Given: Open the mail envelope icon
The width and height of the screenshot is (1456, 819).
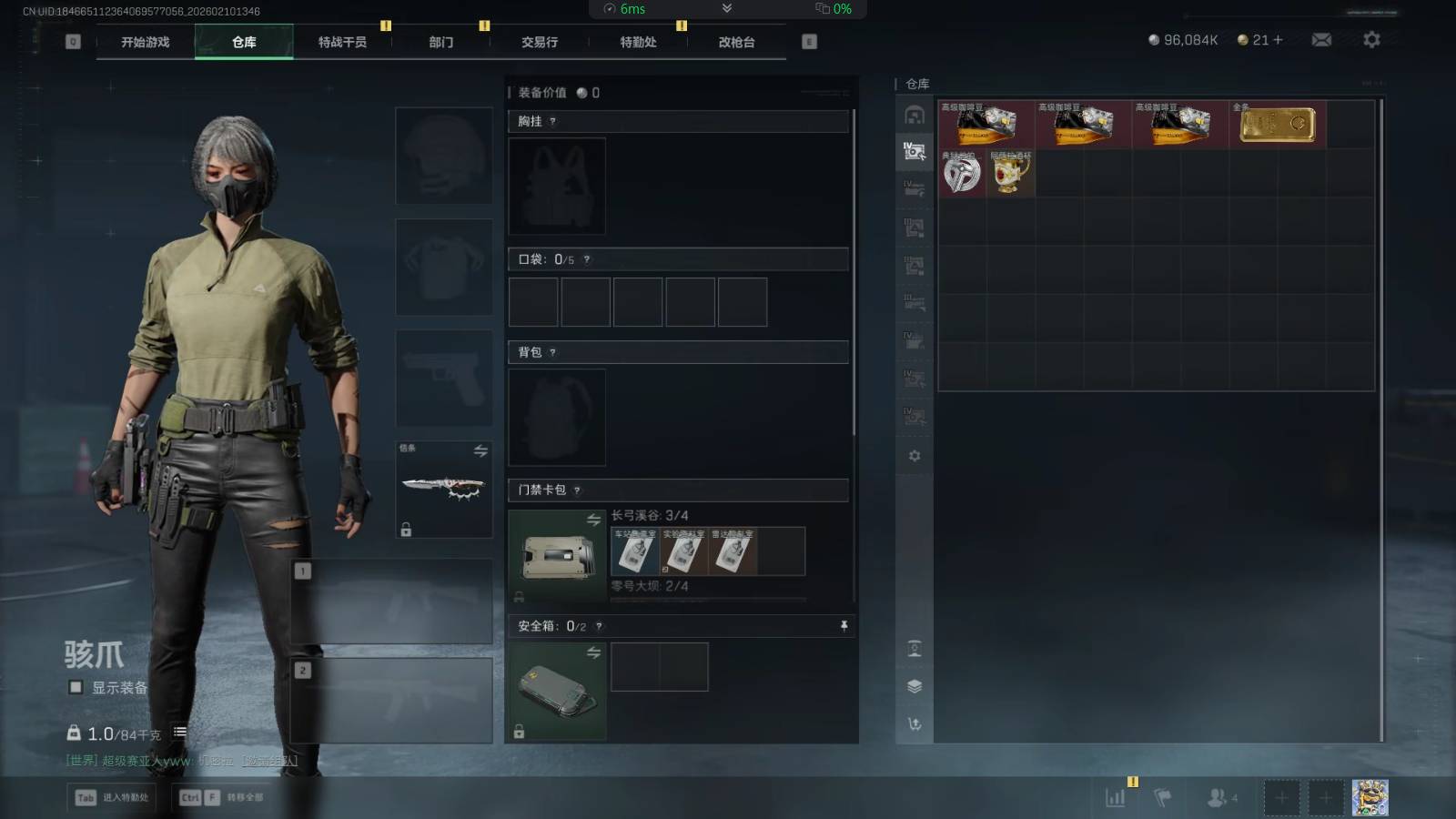Looking at the screenshot, I should [x=1321, y=40].
